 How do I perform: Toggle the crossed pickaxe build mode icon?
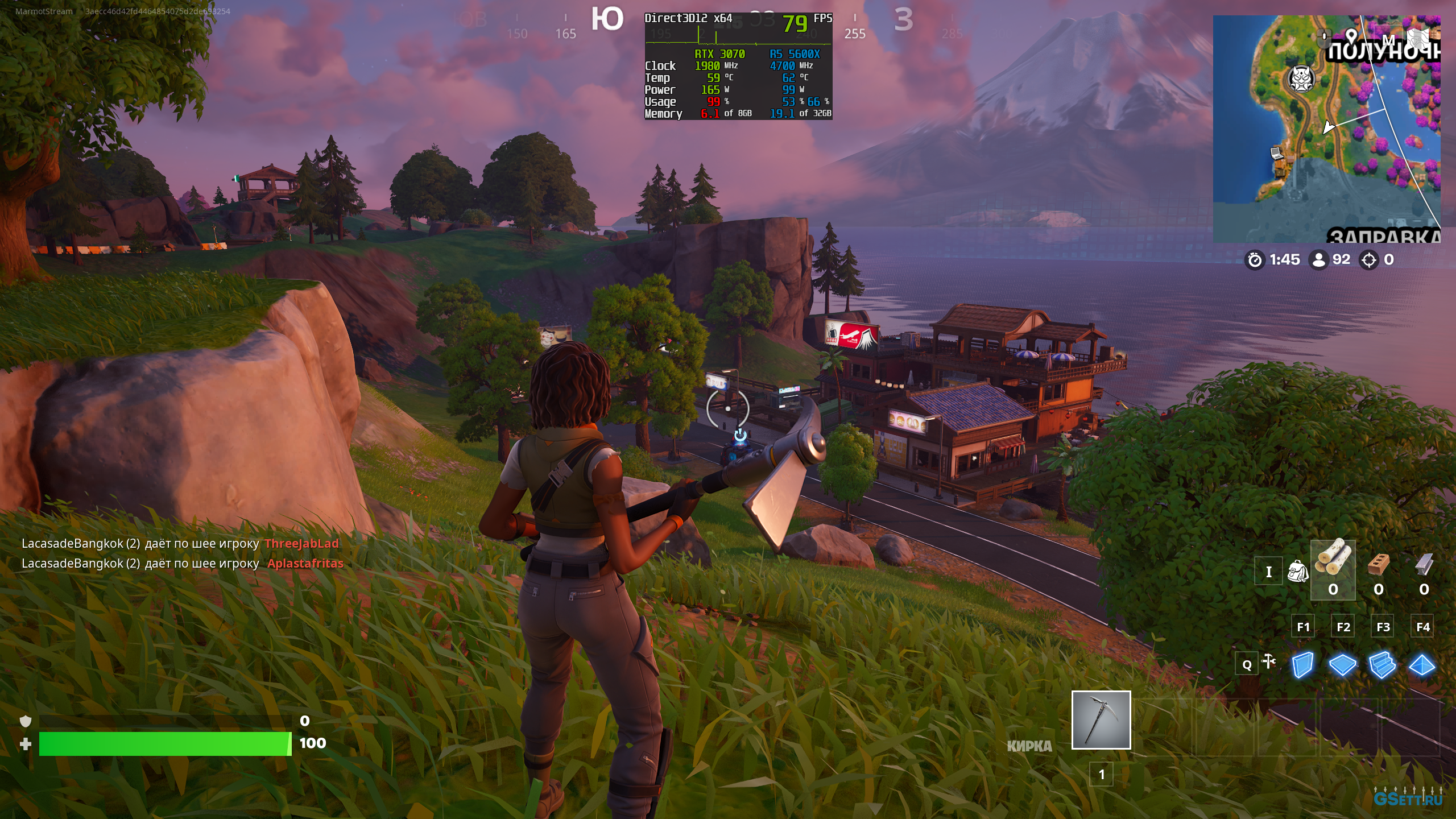pos(1269,661)
